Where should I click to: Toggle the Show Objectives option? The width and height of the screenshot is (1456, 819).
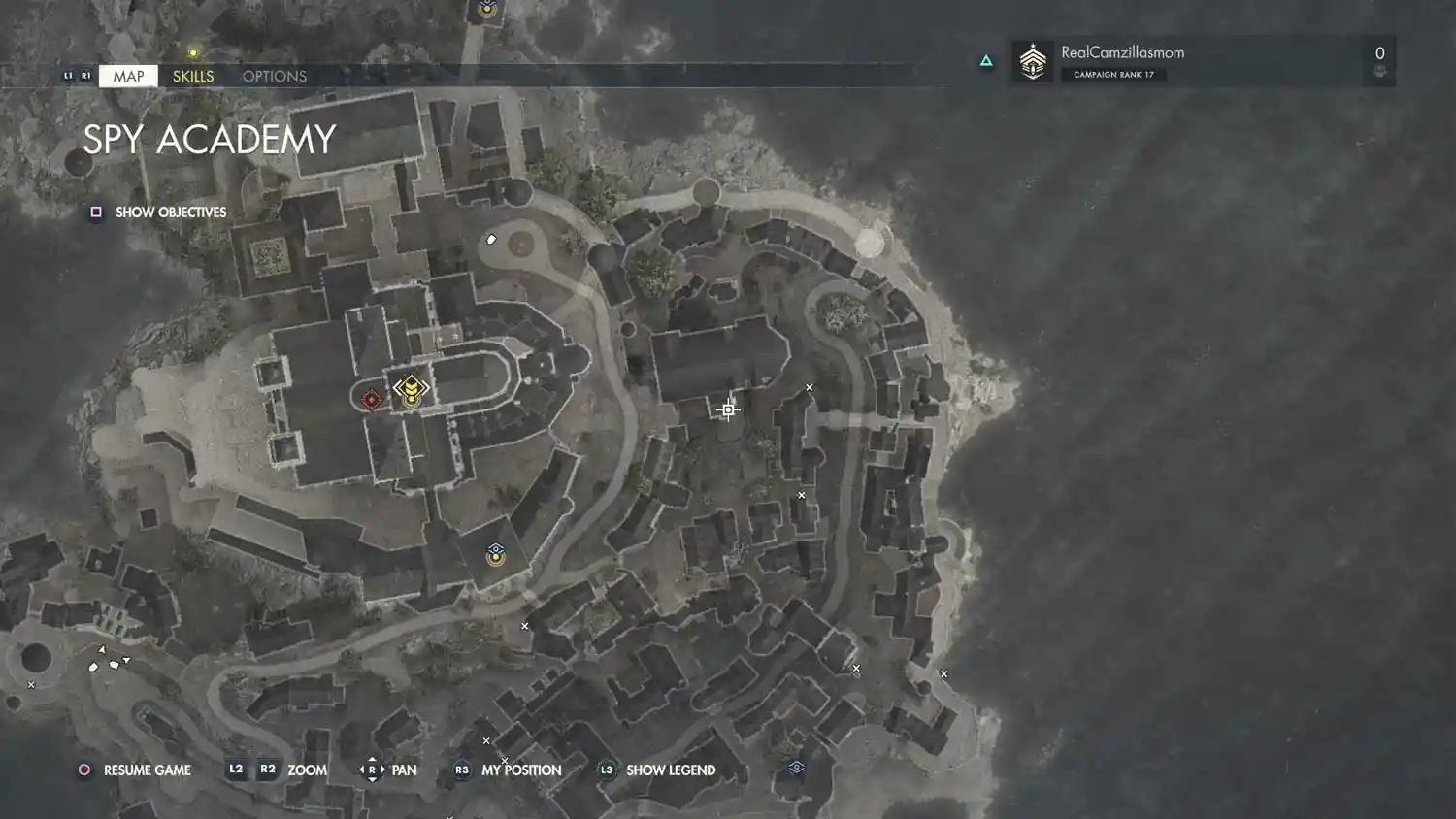pyautogui.click(x=160, y=212)
